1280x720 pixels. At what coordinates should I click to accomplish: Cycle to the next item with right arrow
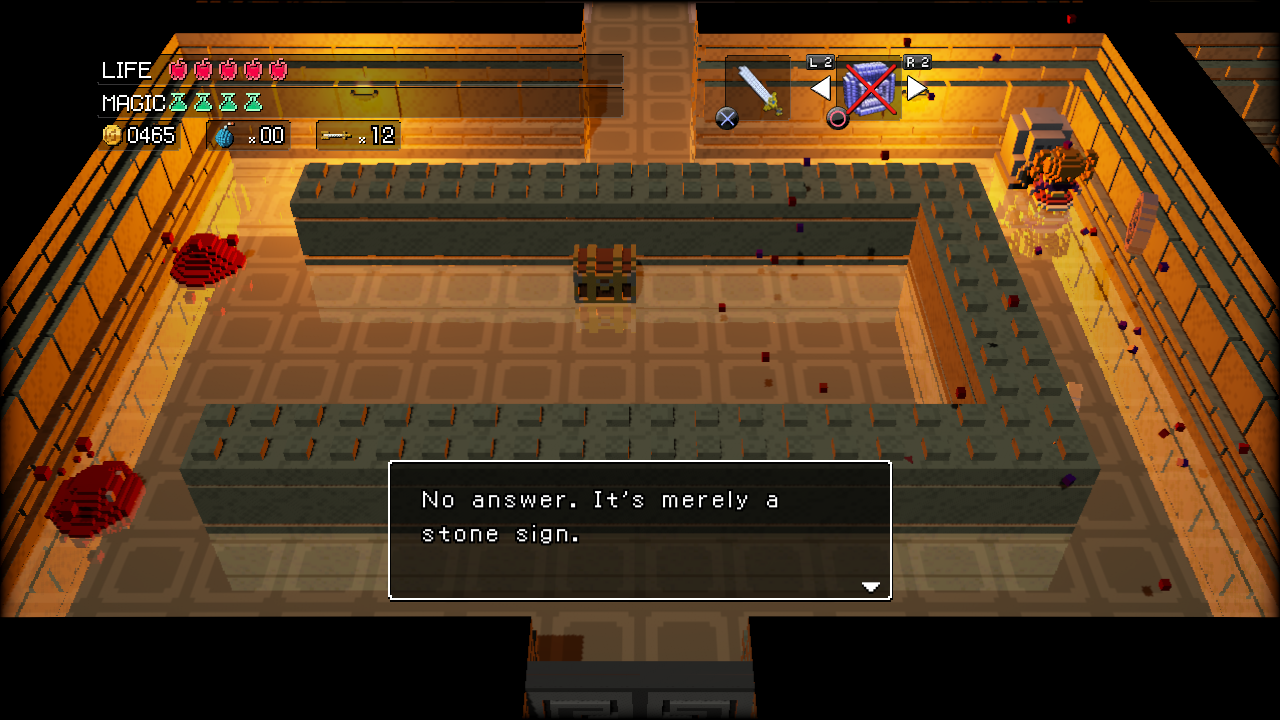(917, 88)
